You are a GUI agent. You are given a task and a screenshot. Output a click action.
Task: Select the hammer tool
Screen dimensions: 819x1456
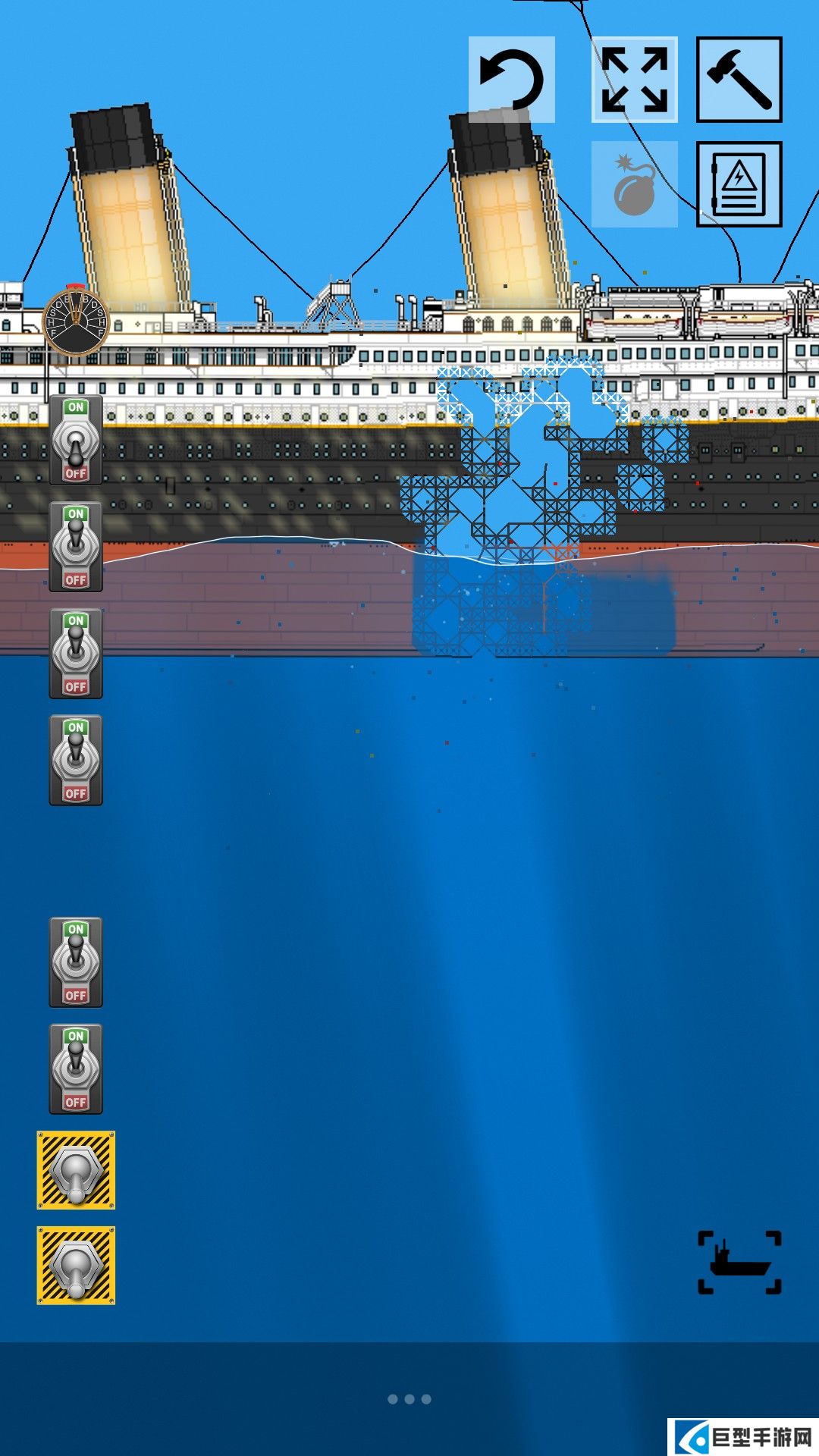click(739, 80)
